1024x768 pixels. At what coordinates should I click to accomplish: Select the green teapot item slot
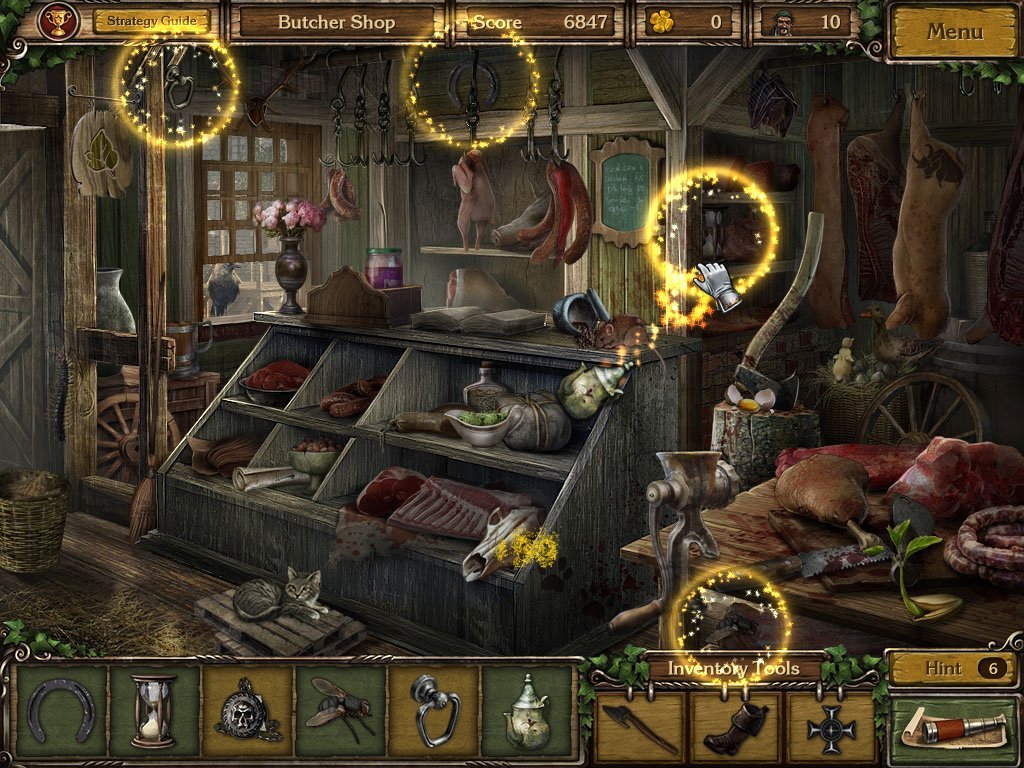coord(527,712)
